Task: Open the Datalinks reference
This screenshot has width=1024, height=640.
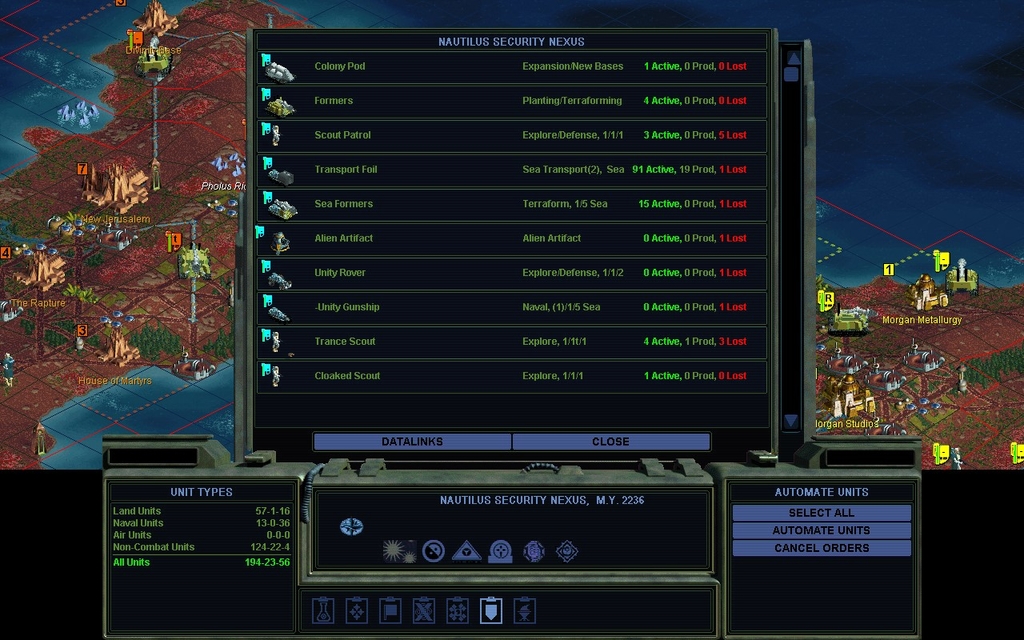Action: (412, 441)
